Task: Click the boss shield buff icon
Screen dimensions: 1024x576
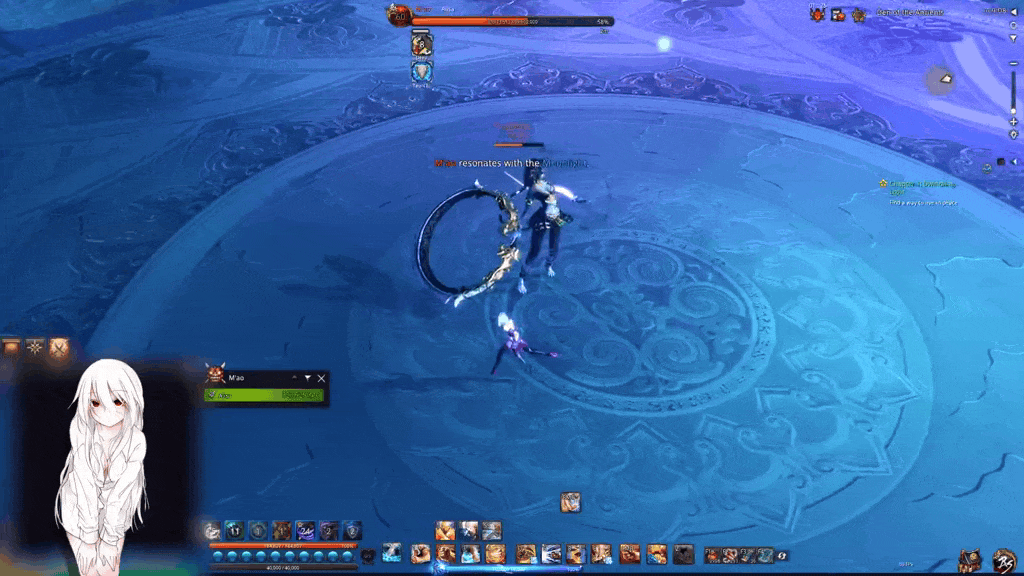Action: pos(421,71)
